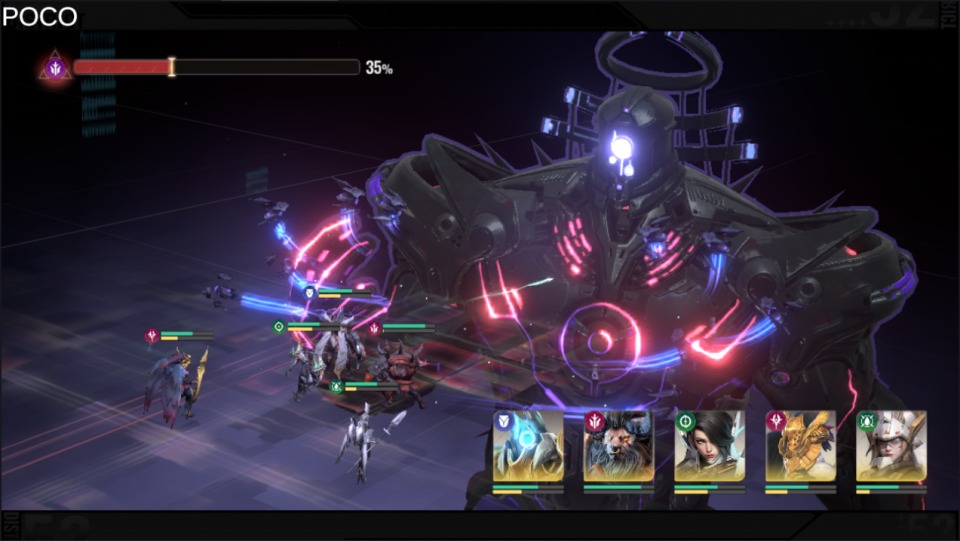Click the purple boss emblem icon
This screenshot has height=541, width=960.
(x=54, y=68)
